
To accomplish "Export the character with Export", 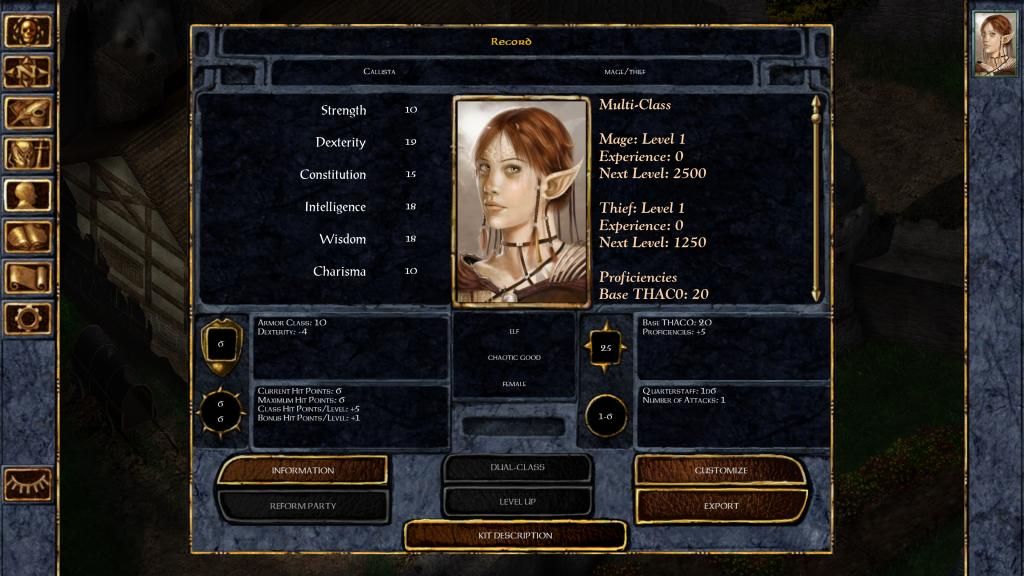I will pos(720,506).
